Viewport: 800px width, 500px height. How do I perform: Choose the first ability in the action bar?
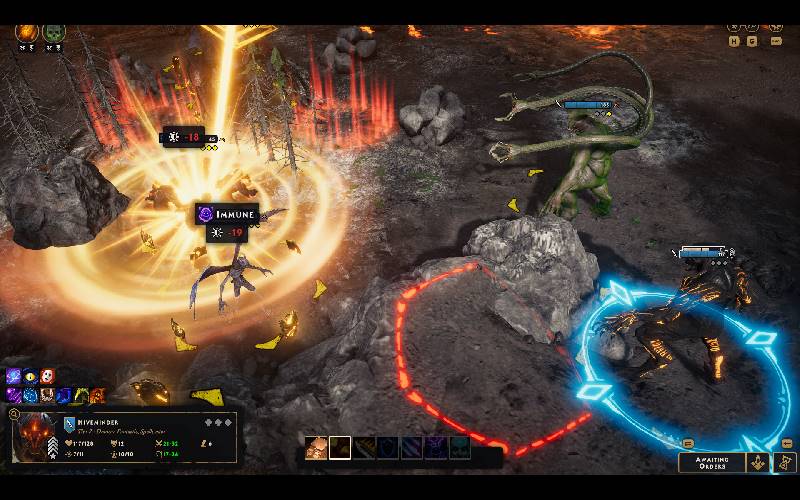tap(317, 448)
